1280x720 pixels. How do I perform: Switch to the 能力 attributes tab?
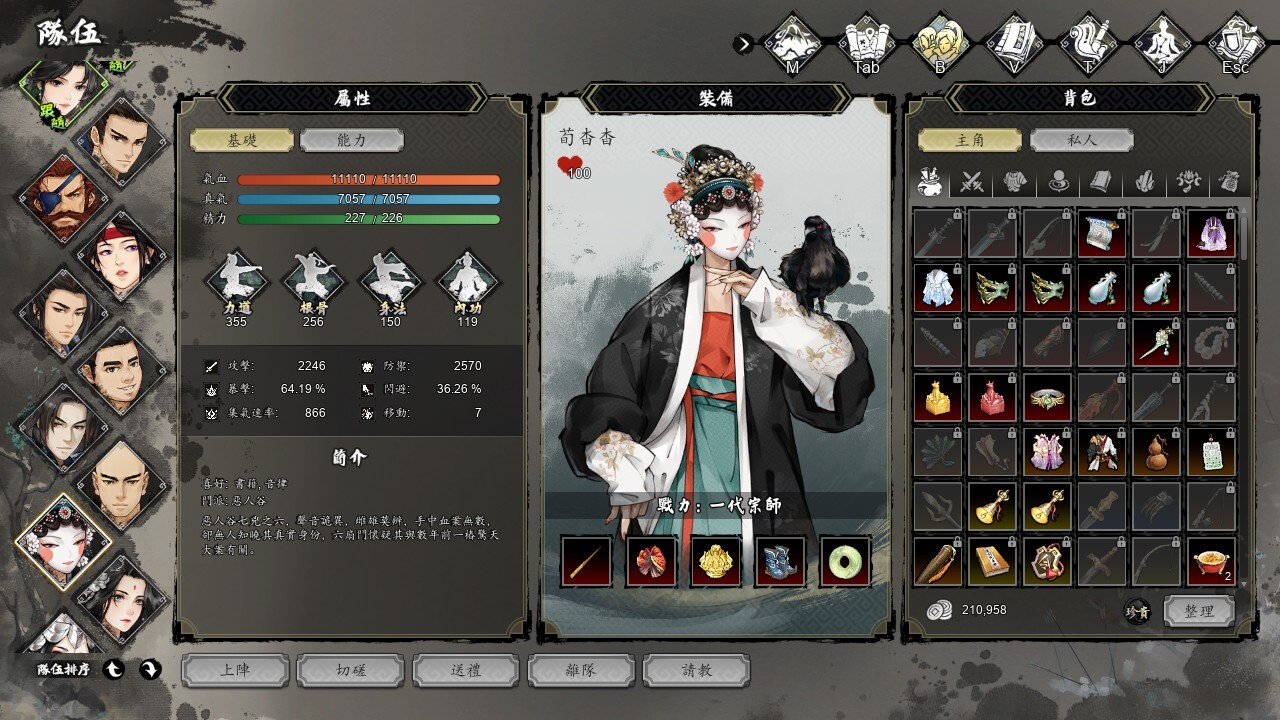pos(352,140)
